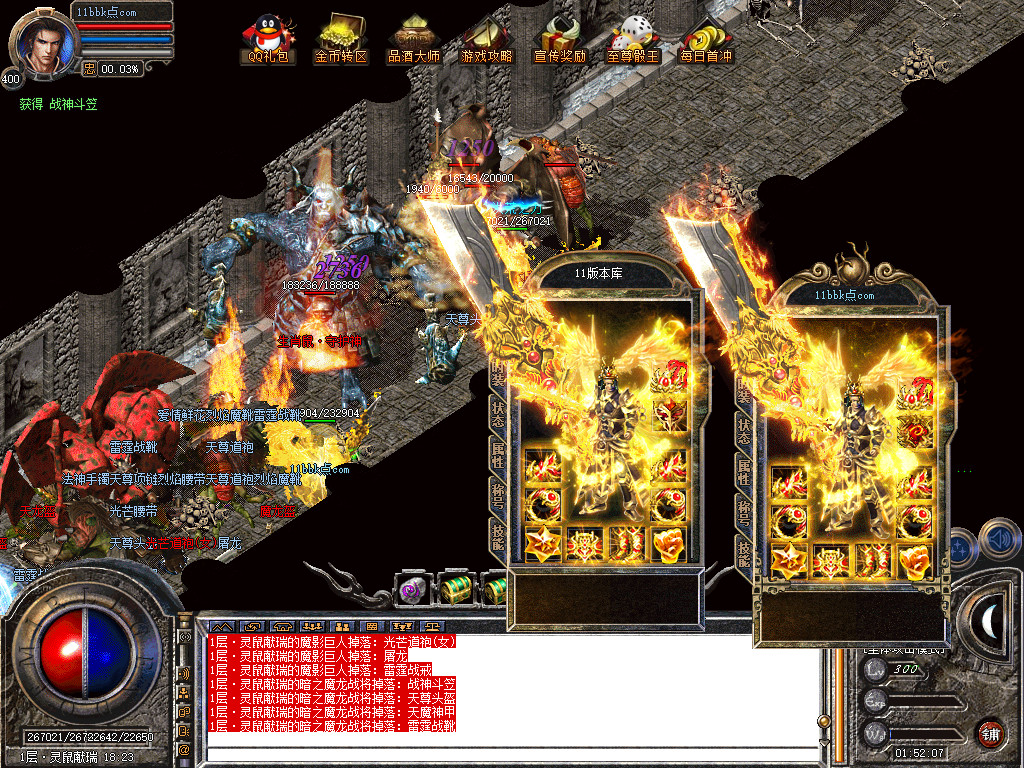Select the golden star medal slot in 11版本库 panel
The image size is (1024, 768).
click(542, 544)
